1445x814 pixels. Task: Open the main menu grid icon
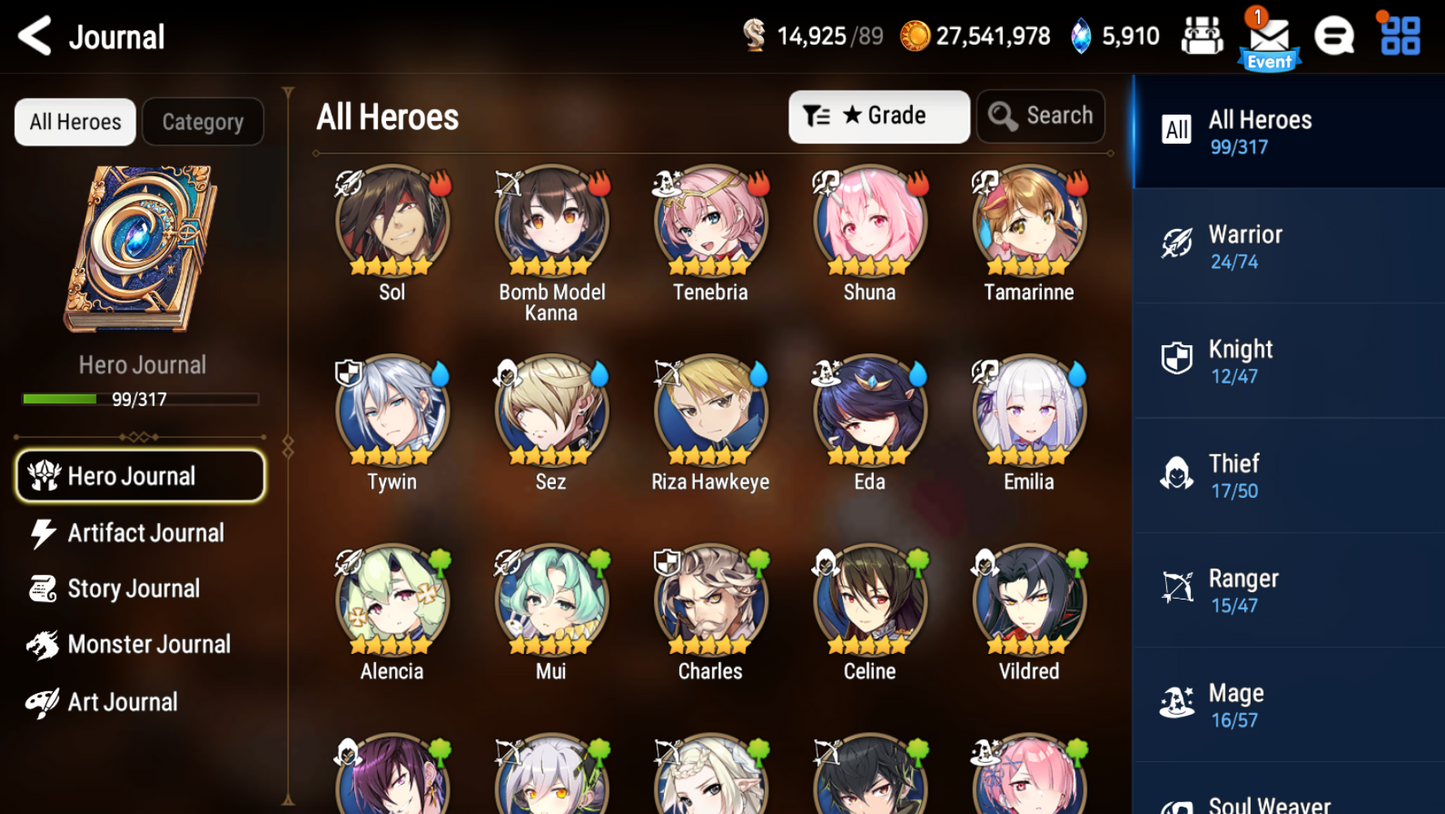(1398, 36)
